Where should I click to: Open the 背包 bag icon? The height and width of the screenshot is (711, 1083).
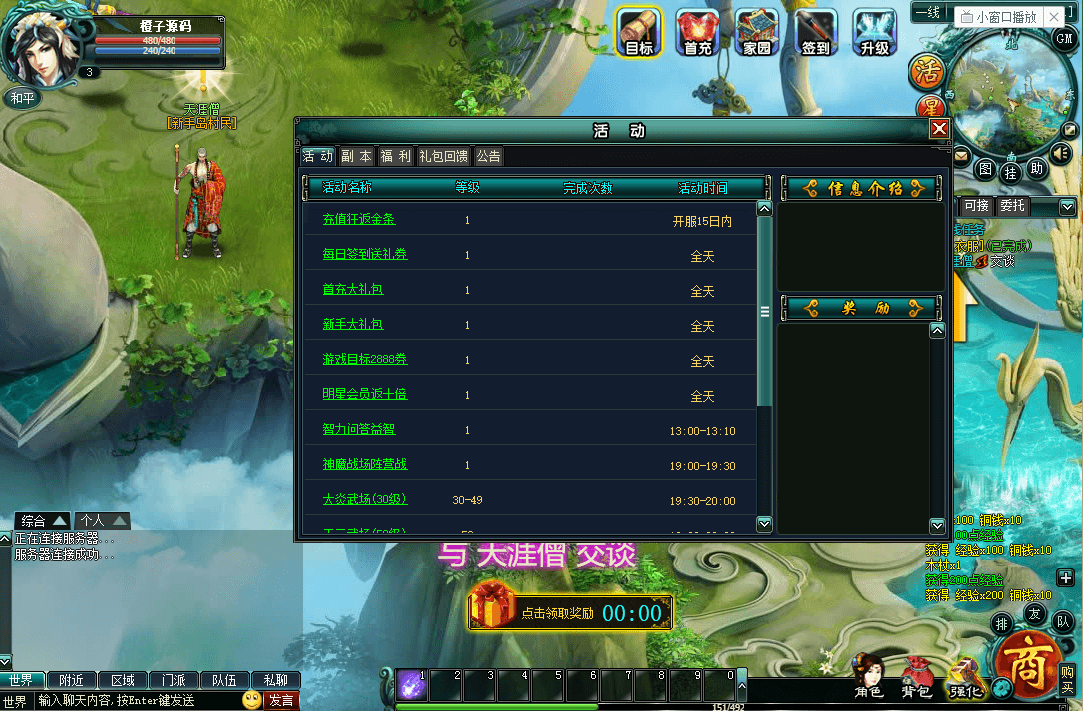(917, 677)
